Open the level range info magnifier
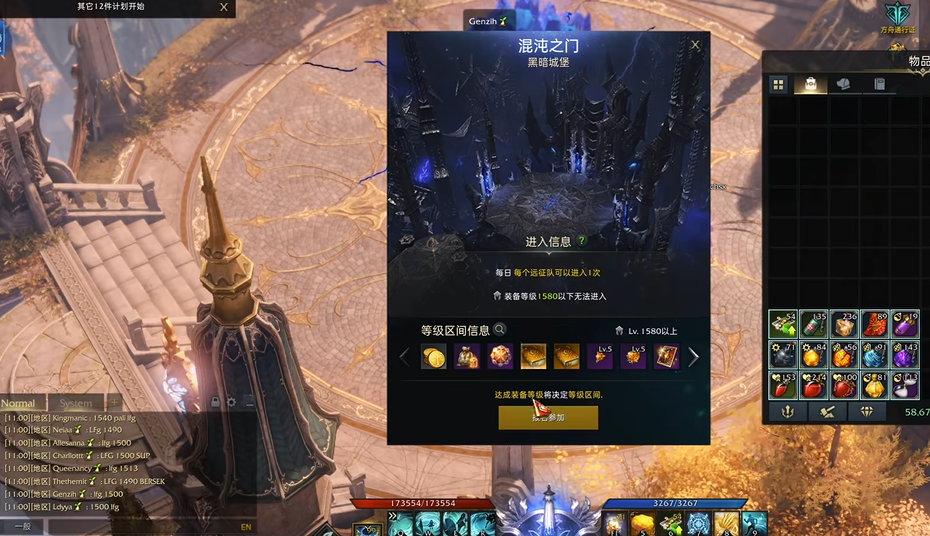930x536 pixels. (500, 330)
